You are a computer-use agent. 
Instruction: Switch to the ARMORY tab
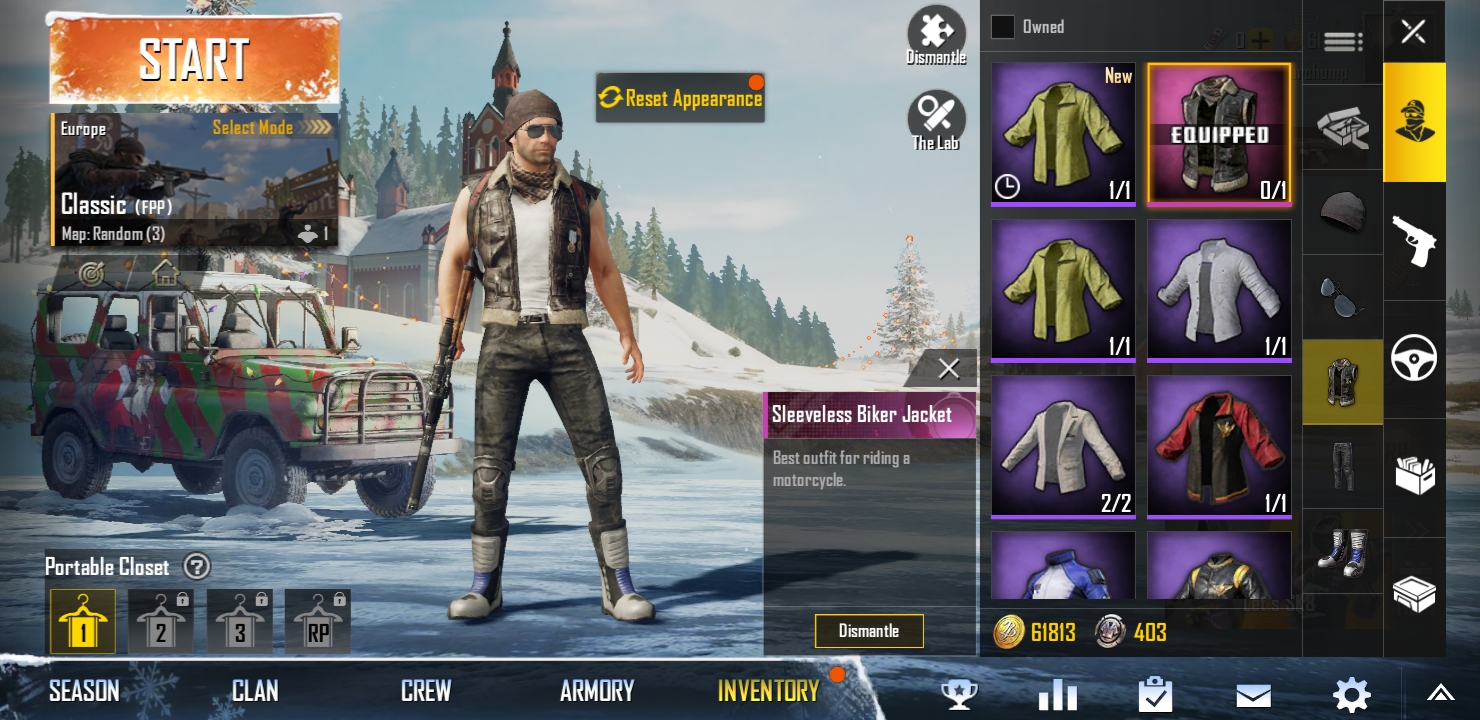[596, 691]
